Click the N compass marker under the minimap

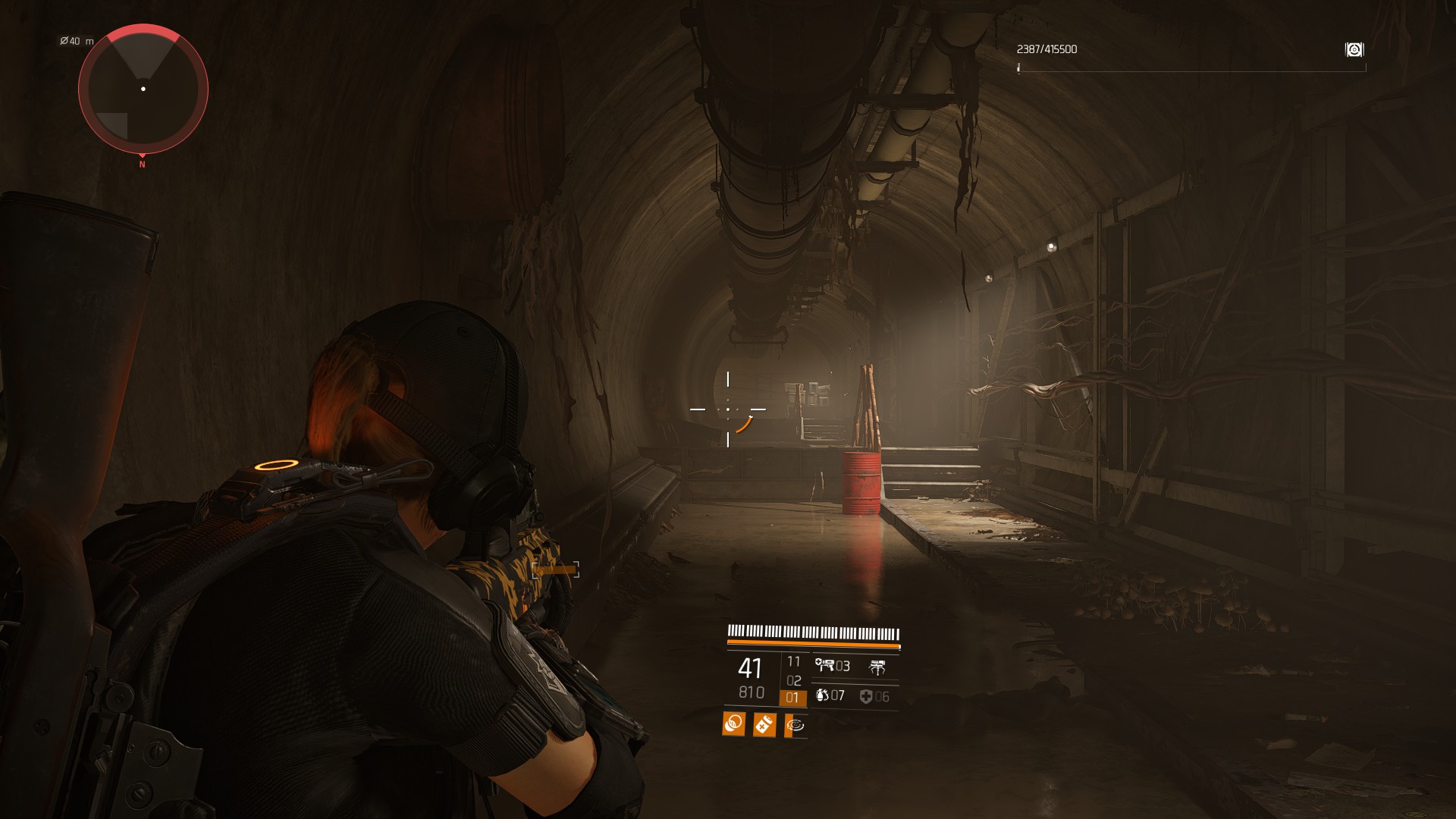141,162
